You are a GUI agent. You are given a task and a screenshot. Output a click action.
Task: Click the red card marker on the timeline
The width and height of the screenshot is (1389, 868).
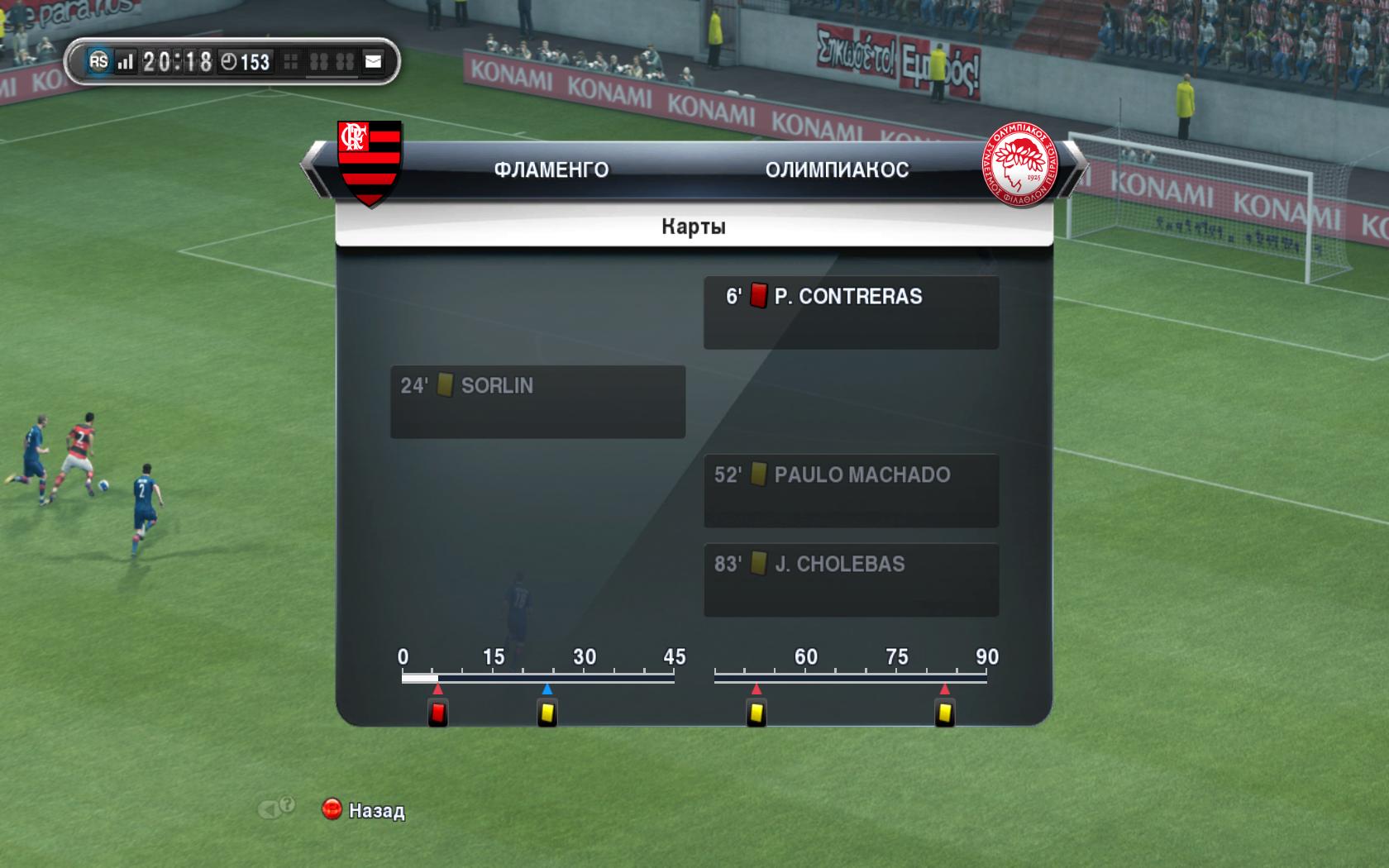[438, 713]
